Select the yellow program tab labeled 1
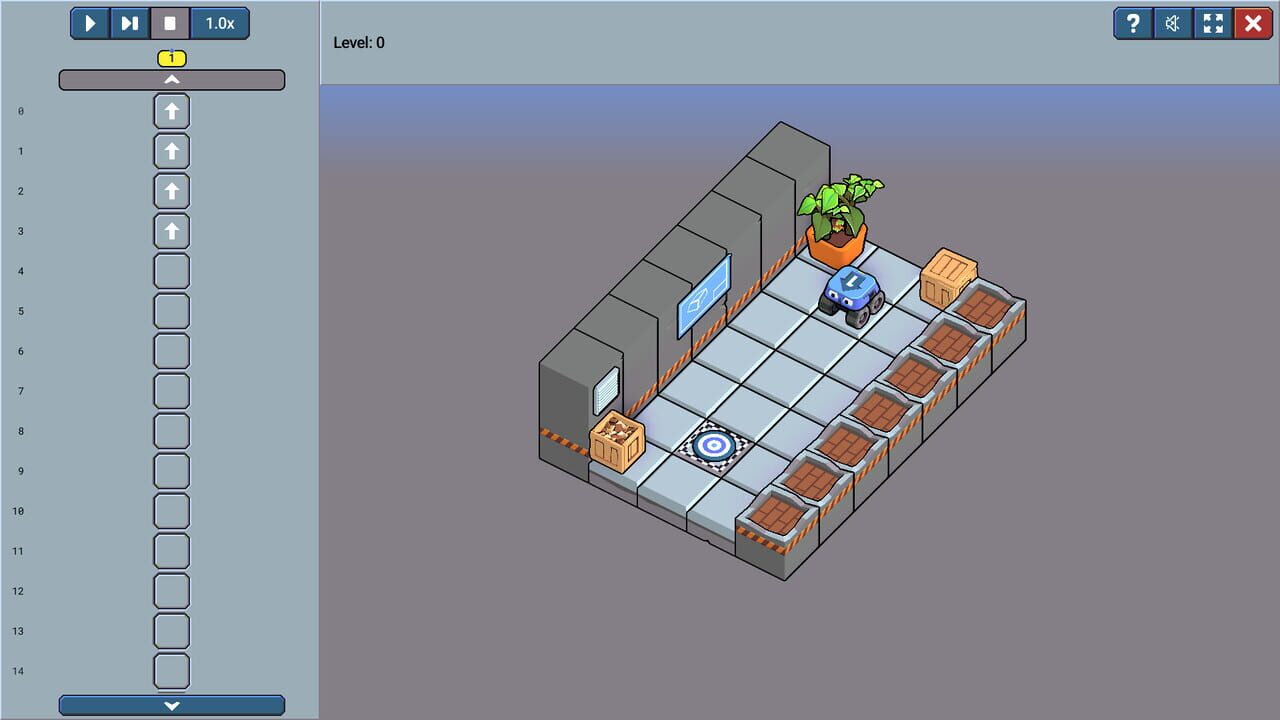Viewport: 1280px width, 720px height. [171, 58]
